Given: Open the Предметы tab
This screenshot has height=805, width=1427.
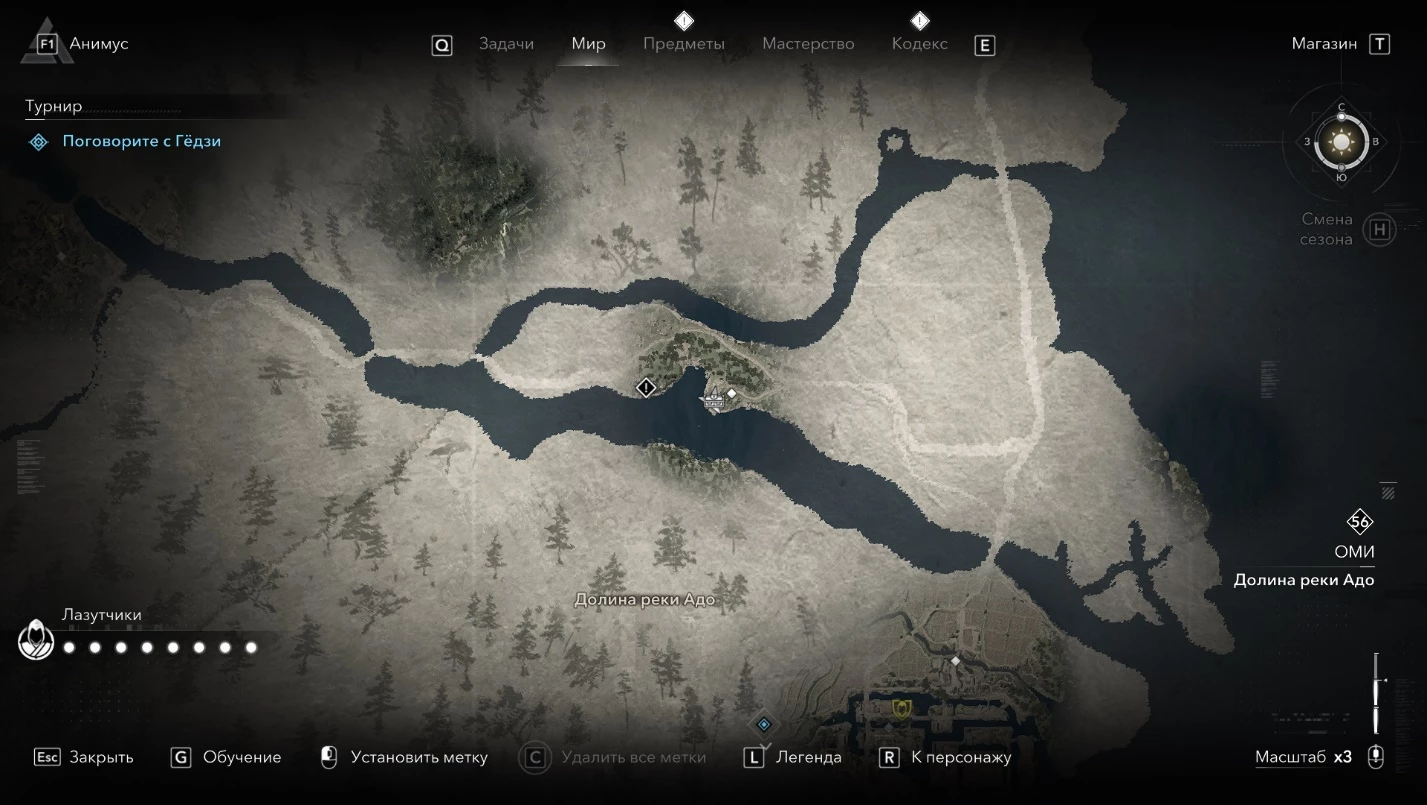Looking at the screenshot, I should (683, 44).
